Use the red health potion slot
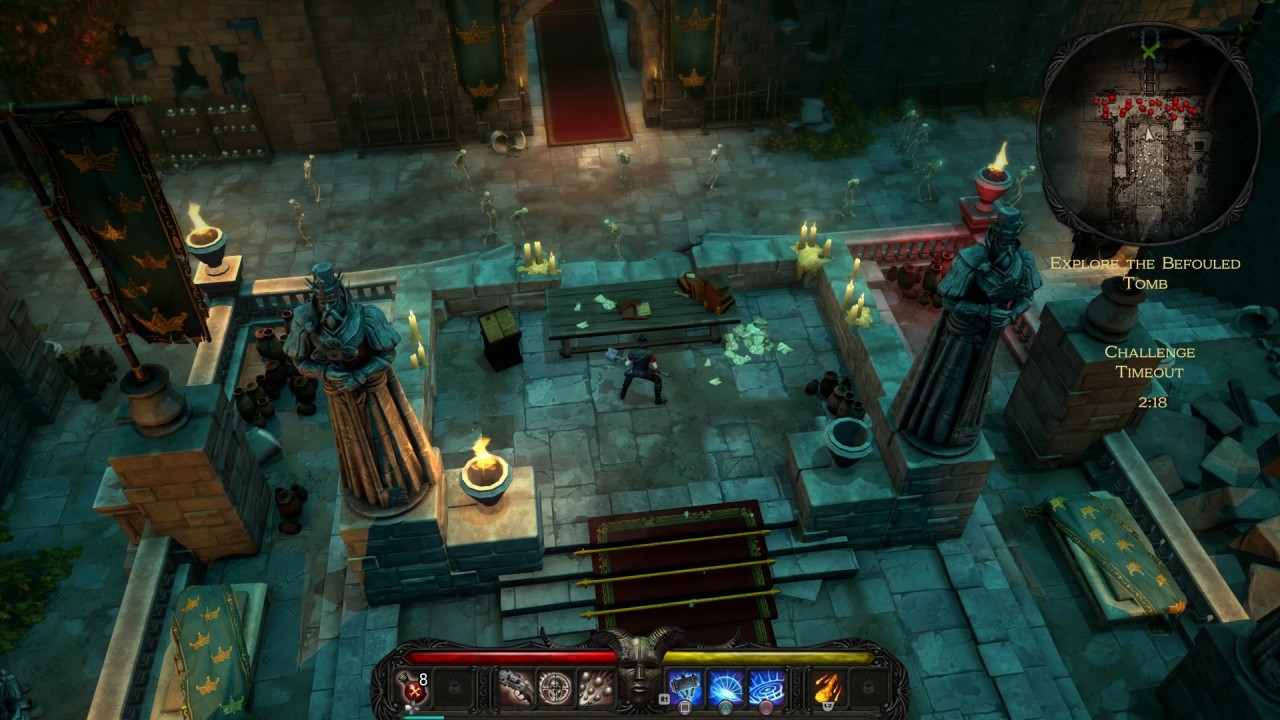The image size is (1280, 720). (x=413, y=687)
